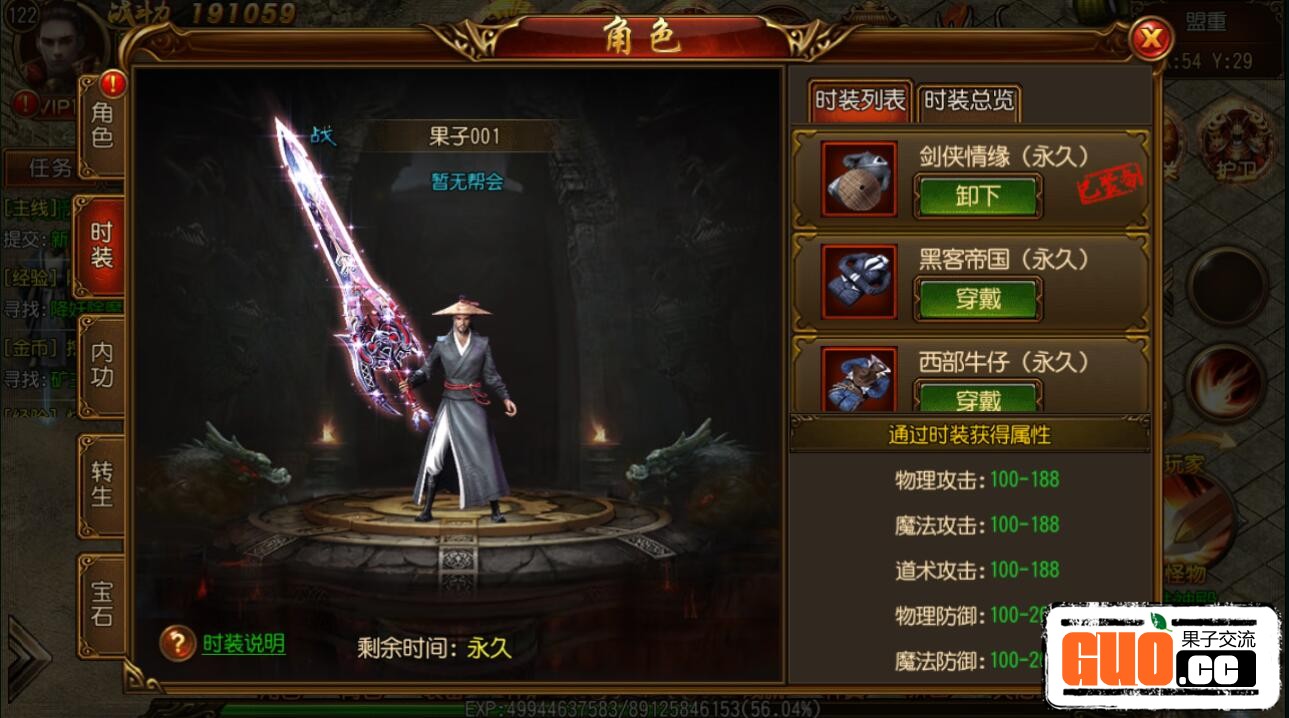The image size is (1289, 718).
Task: Open the 任务 quest tracker button
Action: pyautogui.click(x=48, y=167)
